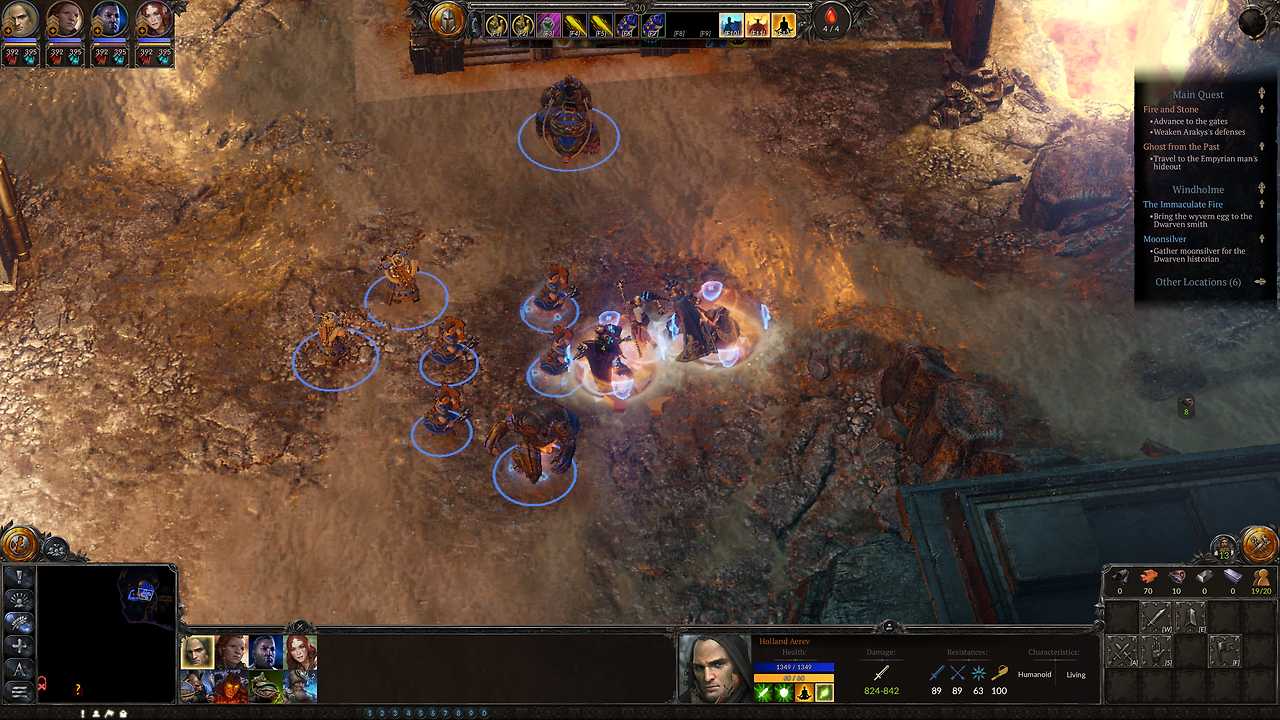Trigger the horned demon ability on F11

757,25
